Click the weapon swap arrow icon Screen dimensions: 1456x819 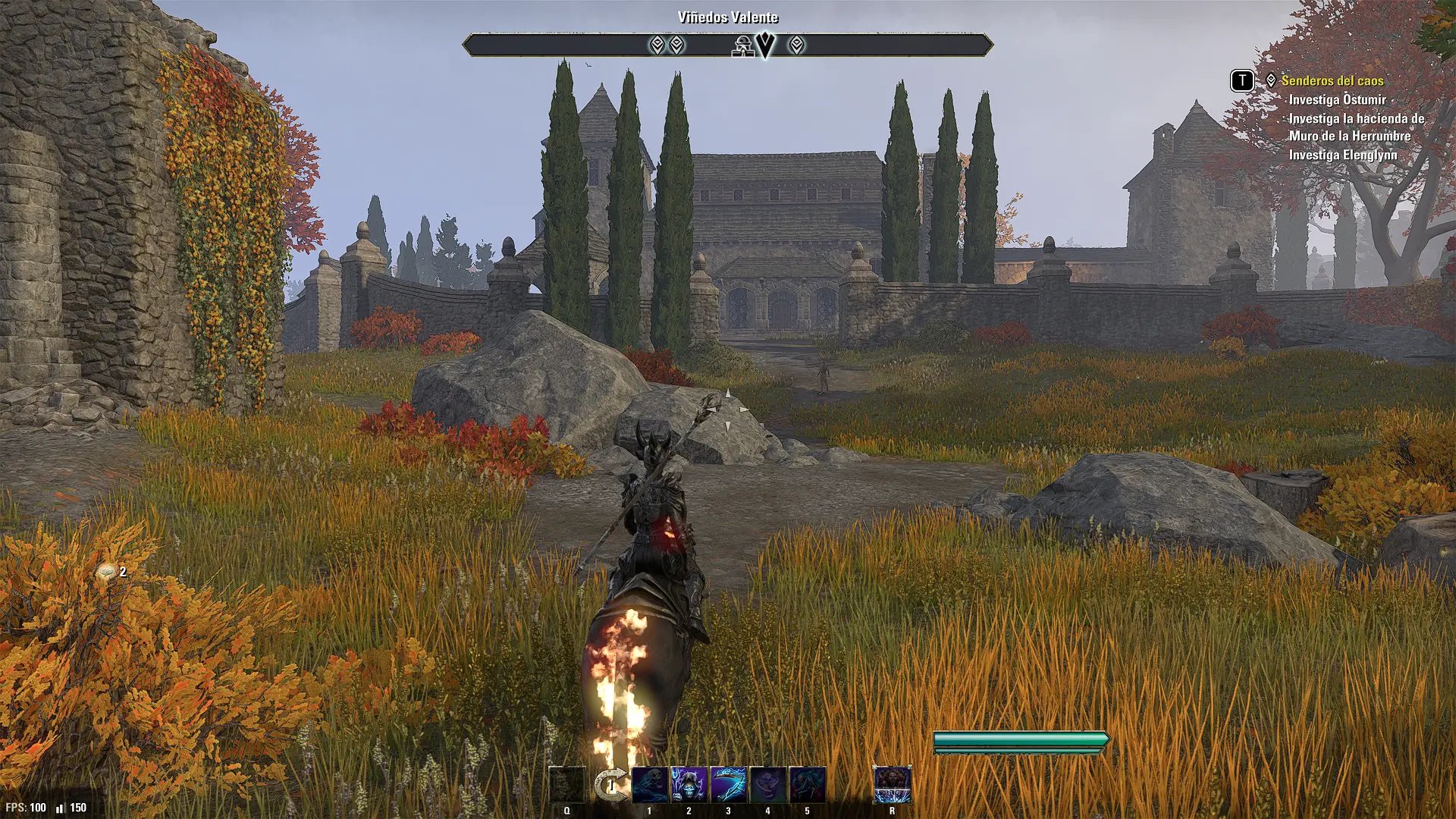[x=610, y=785]
